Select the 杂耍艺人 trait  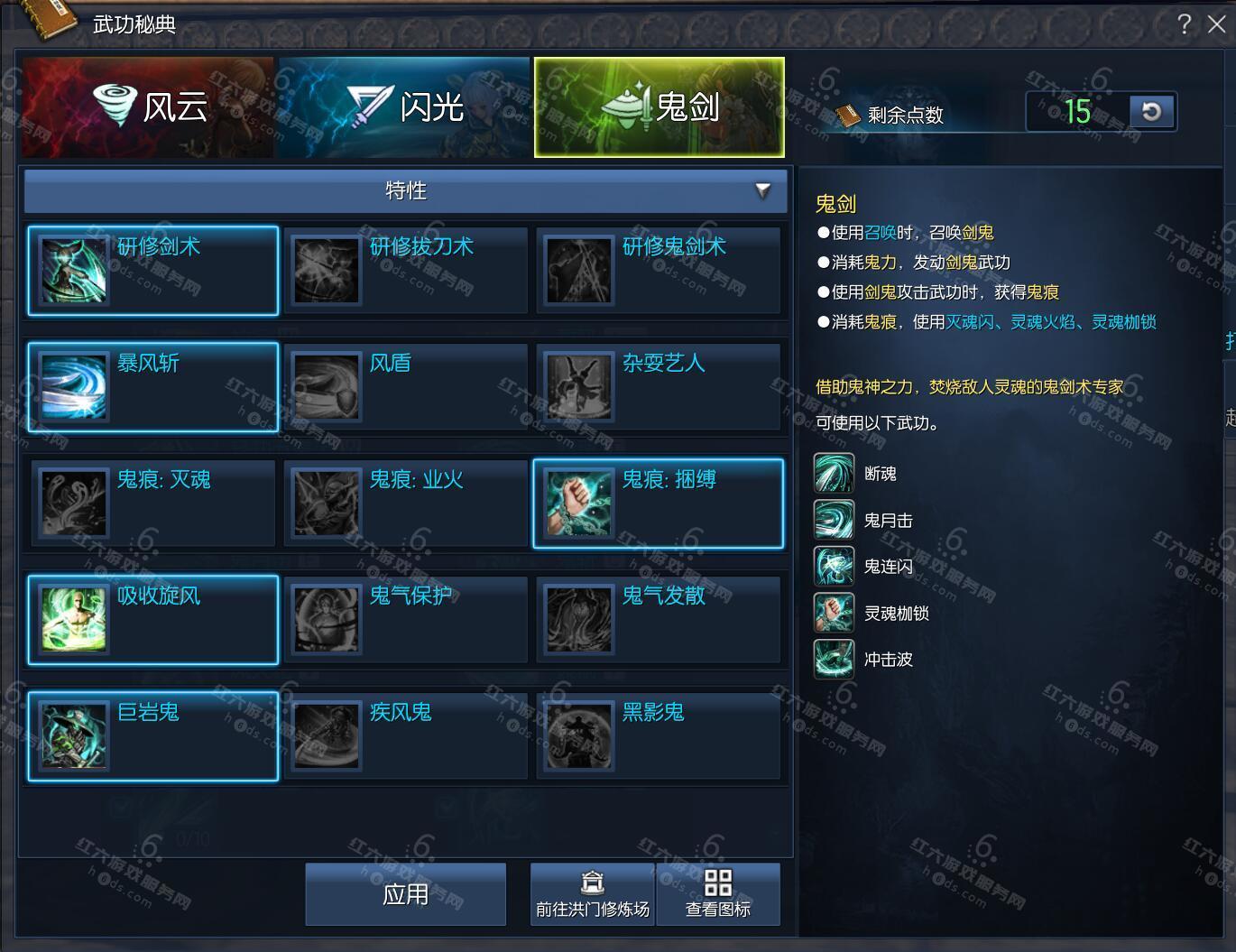pos(659,387)
